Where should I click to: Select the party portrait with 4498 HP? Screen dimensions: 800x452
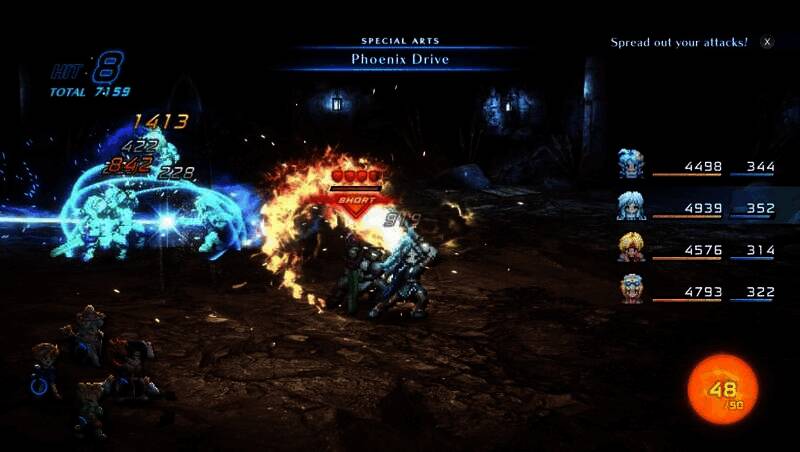(x=631, y=163)
